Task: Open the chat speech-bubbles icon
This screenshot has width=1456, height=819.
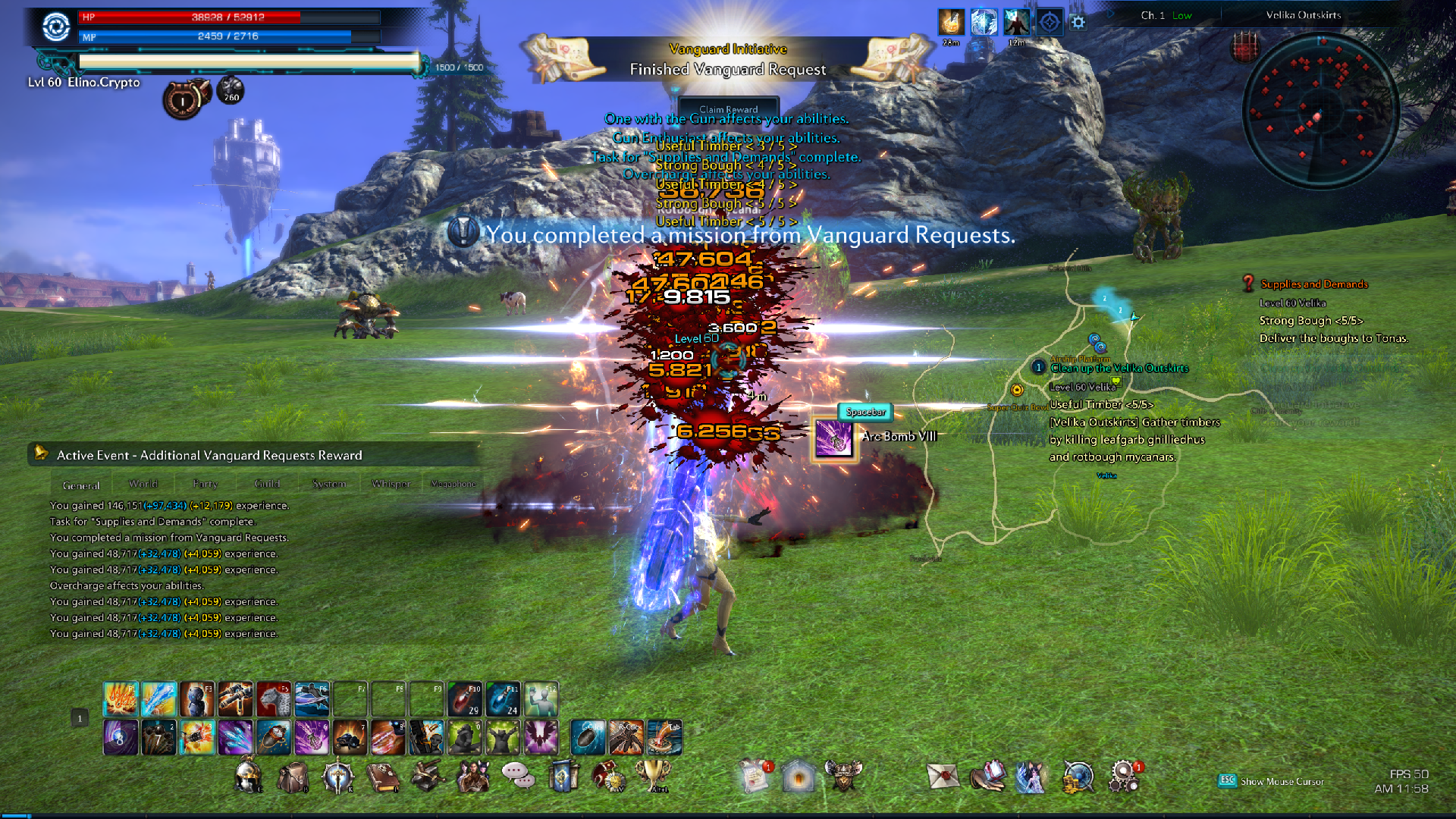Action: [x=517, y=775]
